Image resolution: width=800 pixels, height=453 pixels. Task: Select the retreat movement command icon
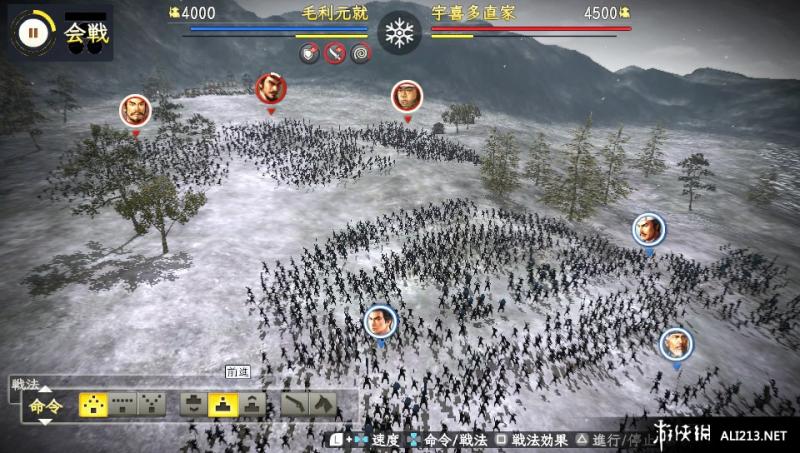pyautogui.click(x=193, y=403)
